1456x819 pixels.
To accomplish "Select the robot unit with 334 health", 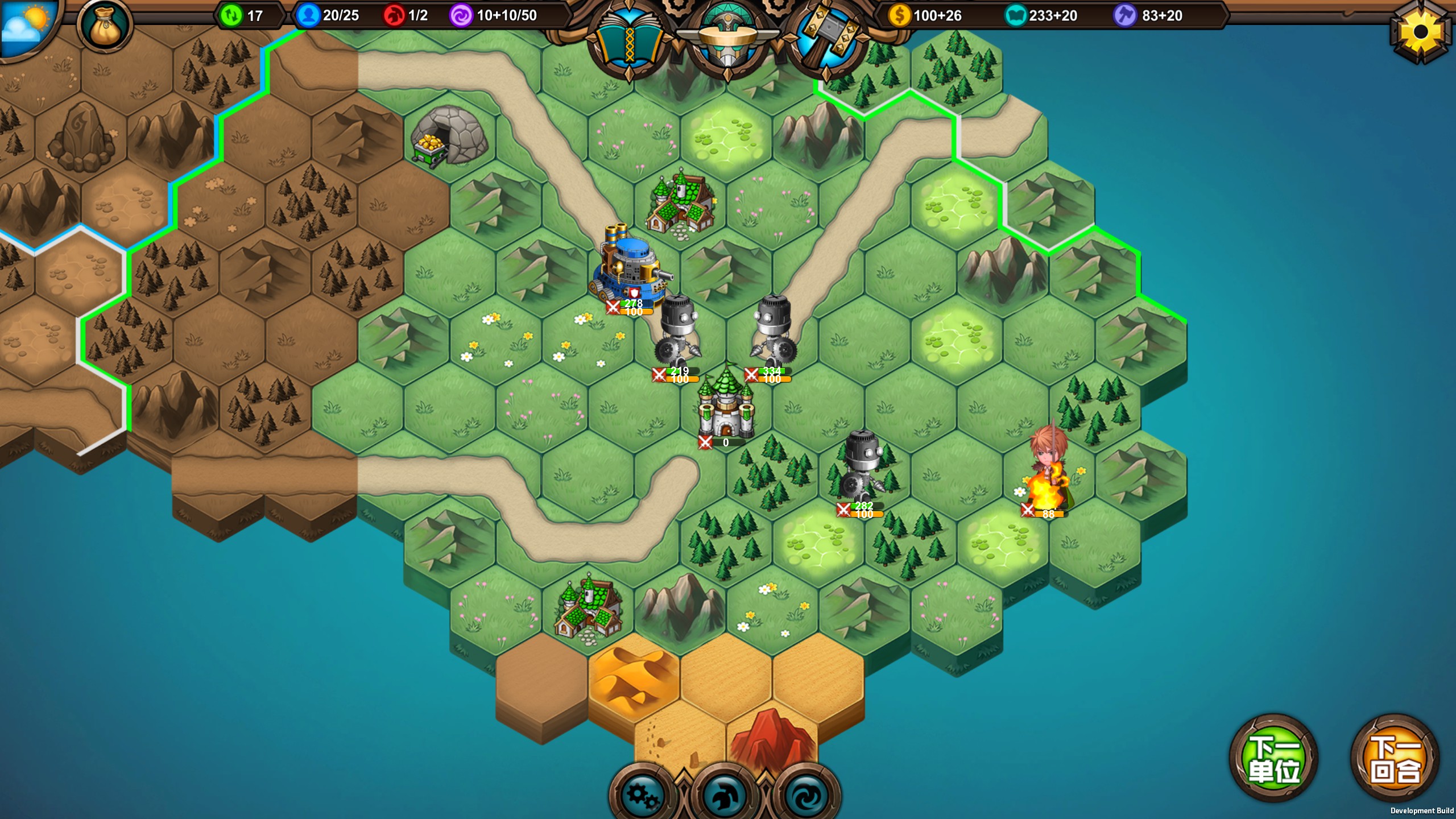I will (772, 334).
